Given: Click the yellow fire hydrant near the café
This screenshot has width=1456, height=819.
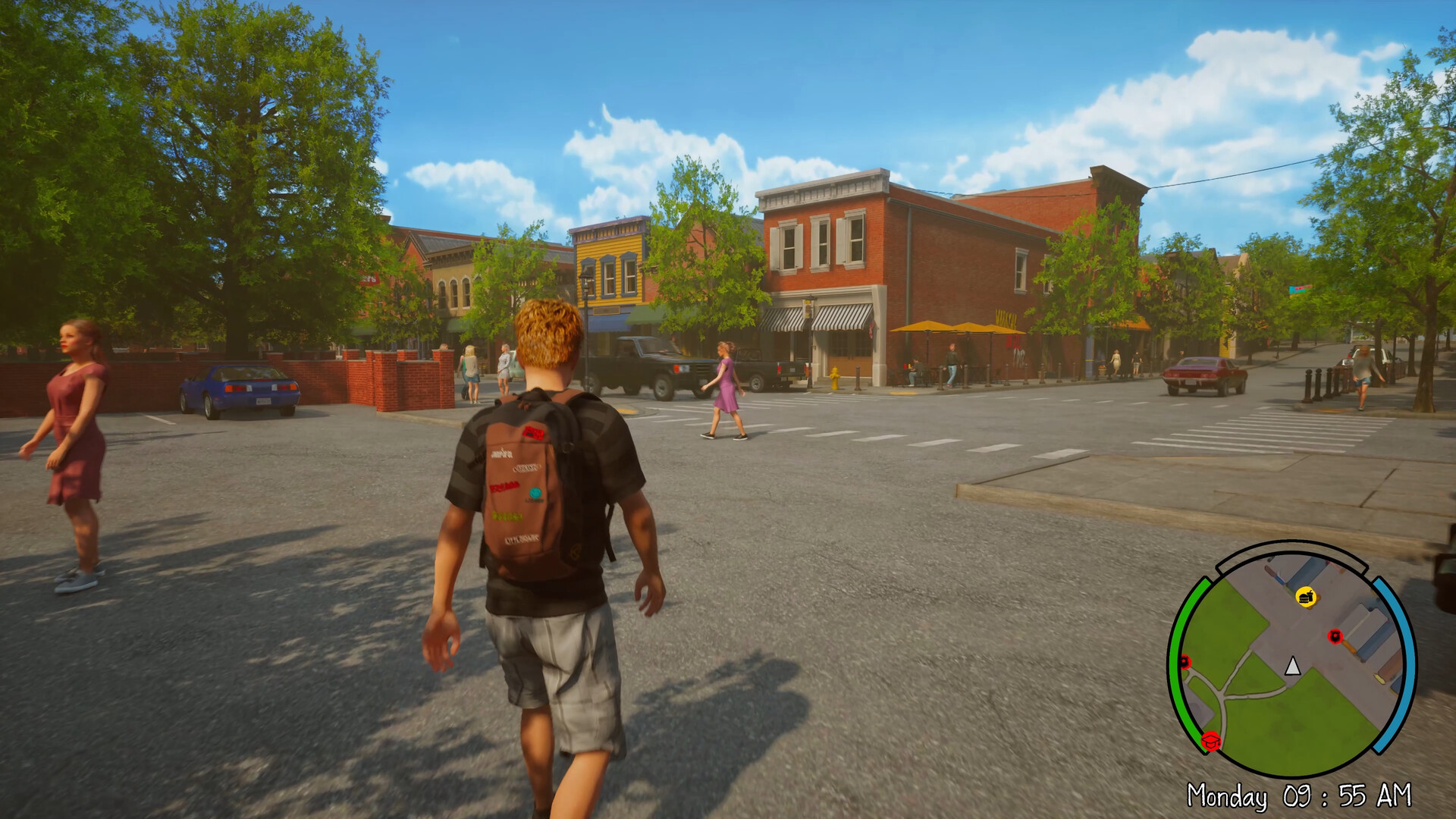Looking at the screenshot, I should click(835, 377).
